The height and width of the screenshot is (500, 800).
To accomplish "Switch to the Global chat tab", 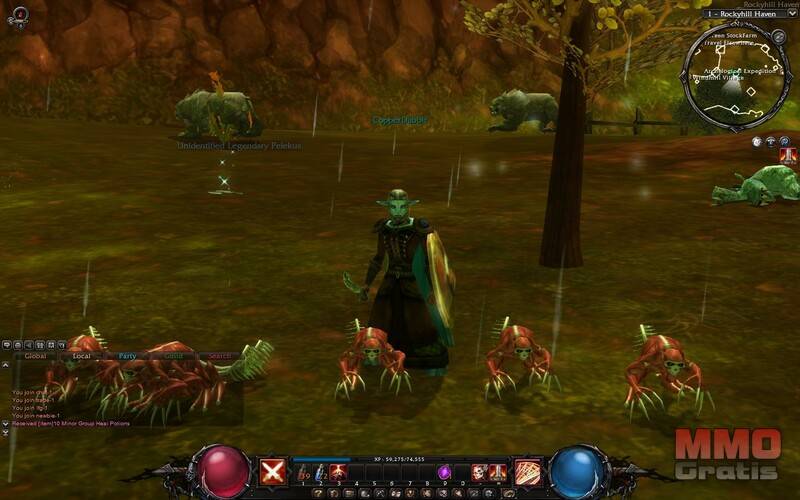I will pos(36,356).
